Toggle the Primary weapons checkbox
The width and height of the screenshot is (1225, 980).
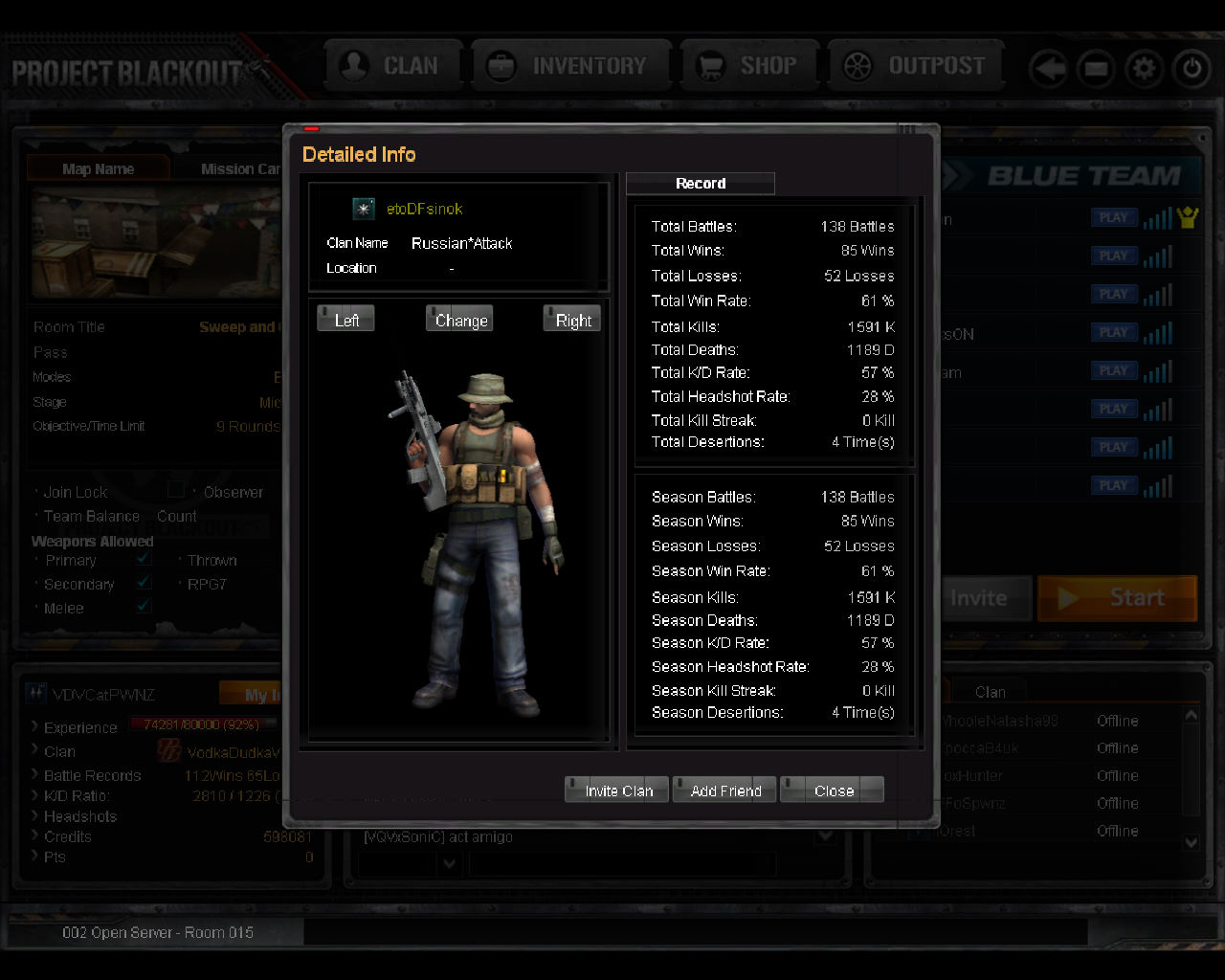tap(144, 559)
